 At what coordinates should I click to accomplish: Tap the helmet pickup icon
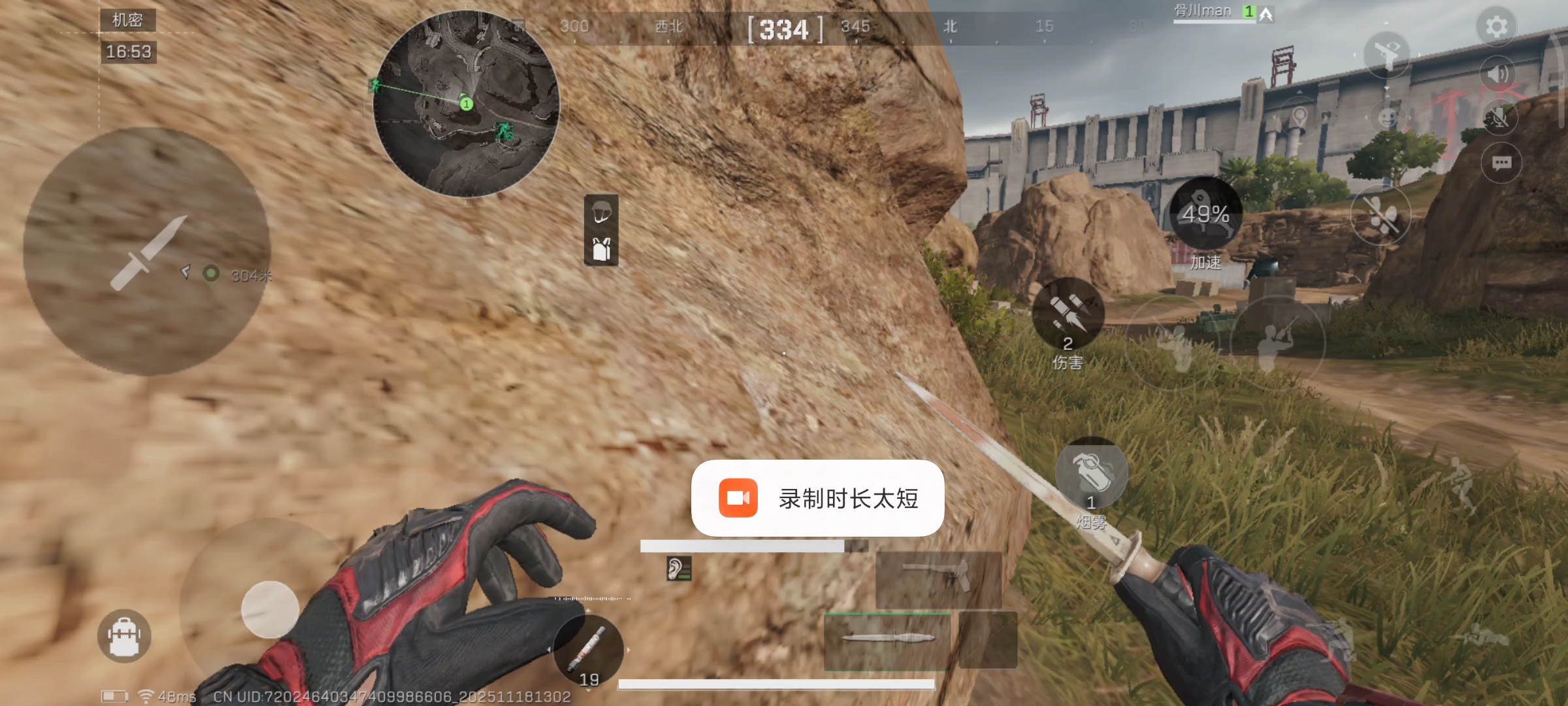[x=602, y=213]
